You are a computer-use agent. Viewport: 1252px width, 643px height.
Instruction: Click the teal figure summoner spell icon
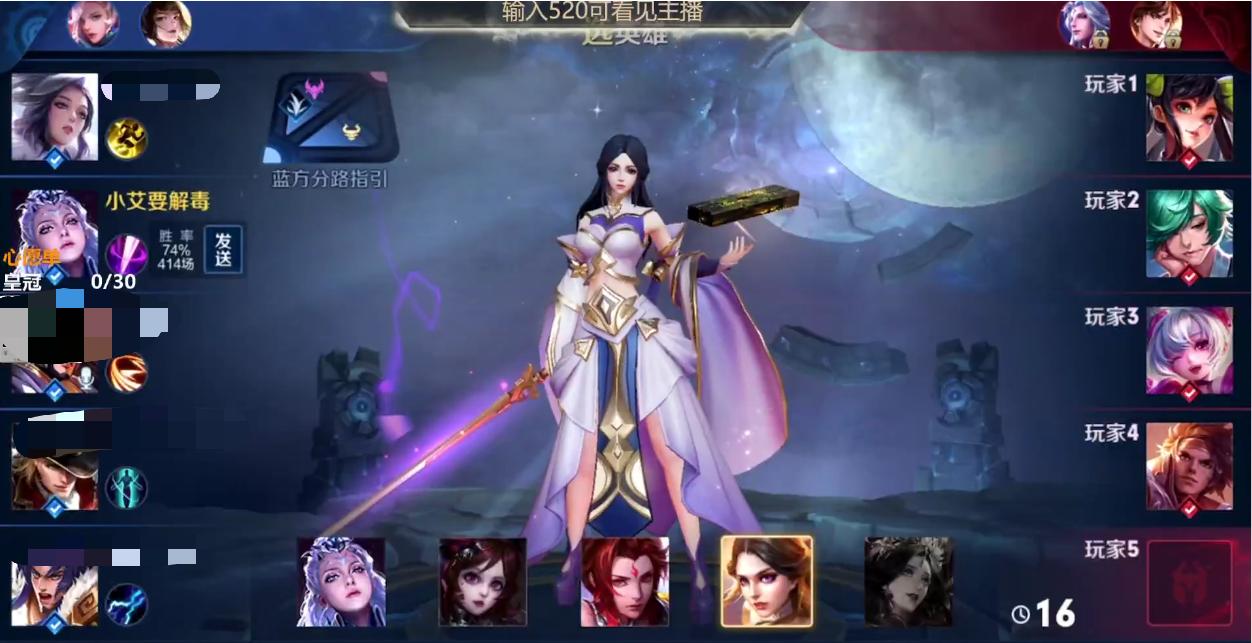click(x=127, y=488)
